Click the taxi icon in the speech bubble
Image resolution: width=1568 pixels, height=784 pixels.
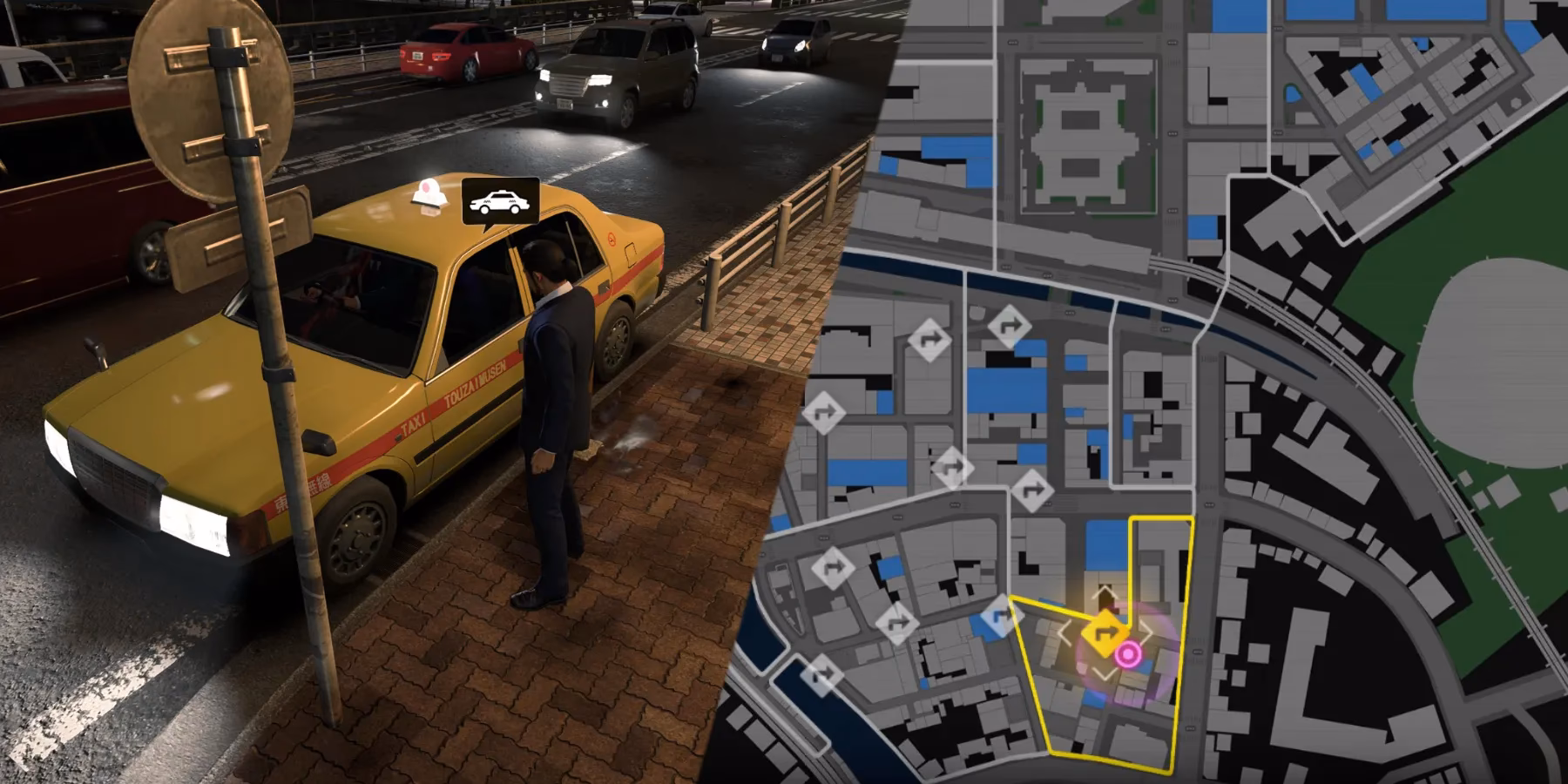[501, 200]
